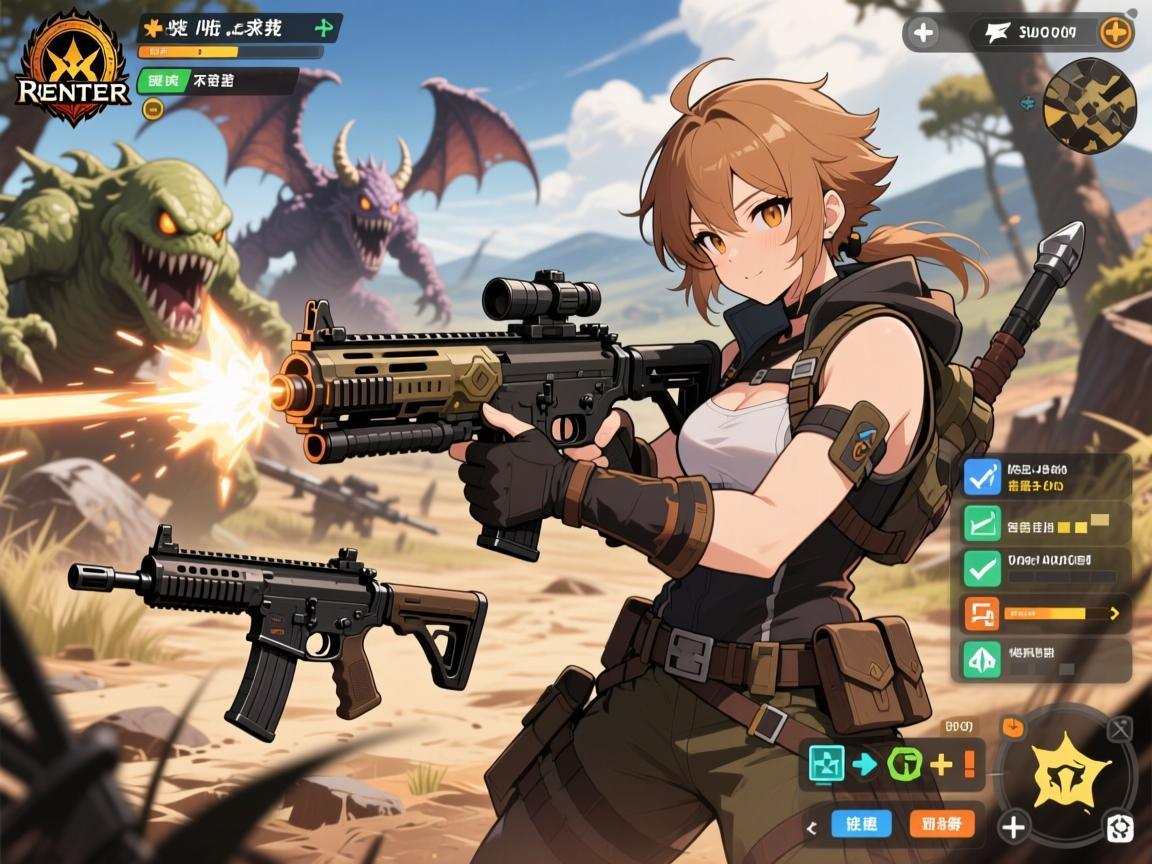Tap the small round gold coin icon
The width and height of the screenshot is (1152, 864).
pos(152,109)
